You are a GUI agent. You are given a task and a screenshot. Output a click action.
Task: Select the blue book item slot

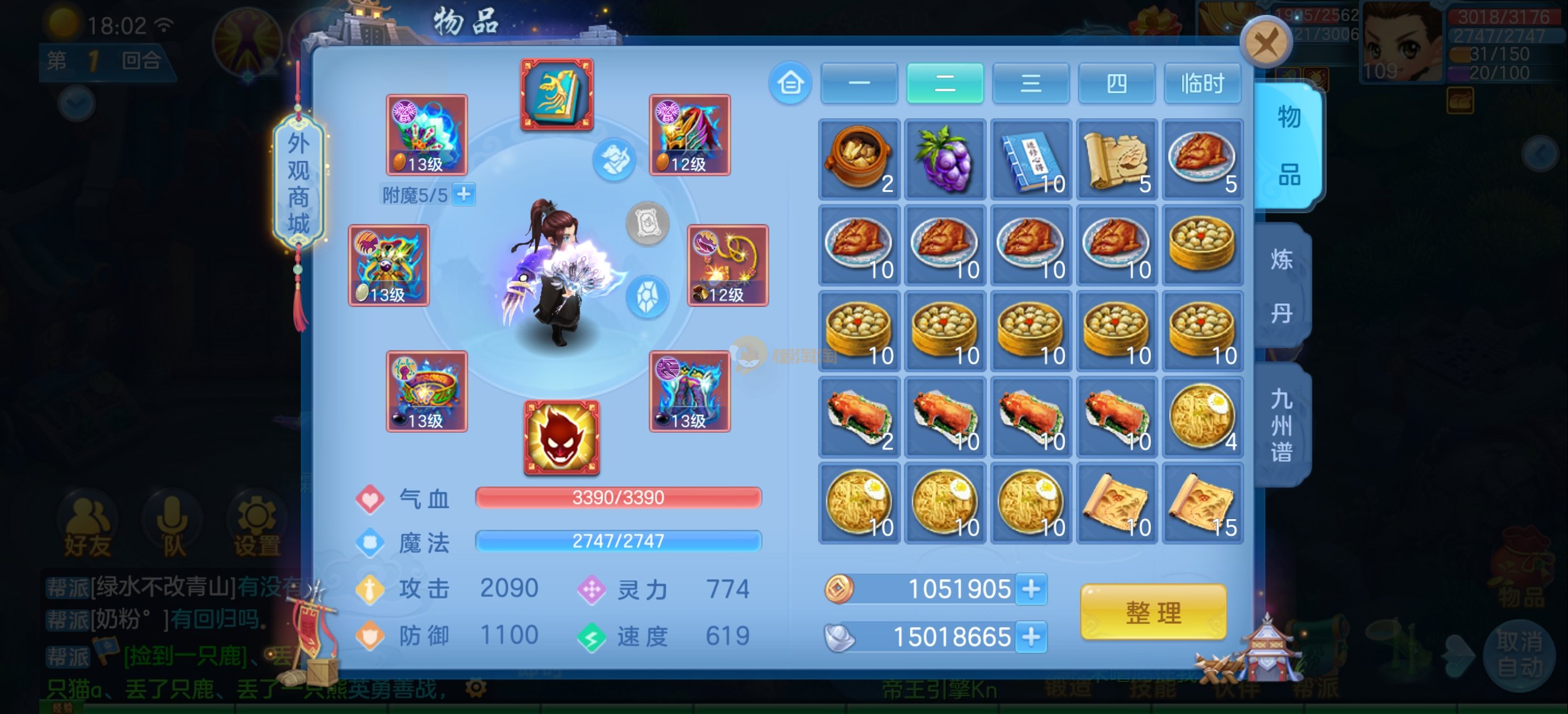(1031, 160)
